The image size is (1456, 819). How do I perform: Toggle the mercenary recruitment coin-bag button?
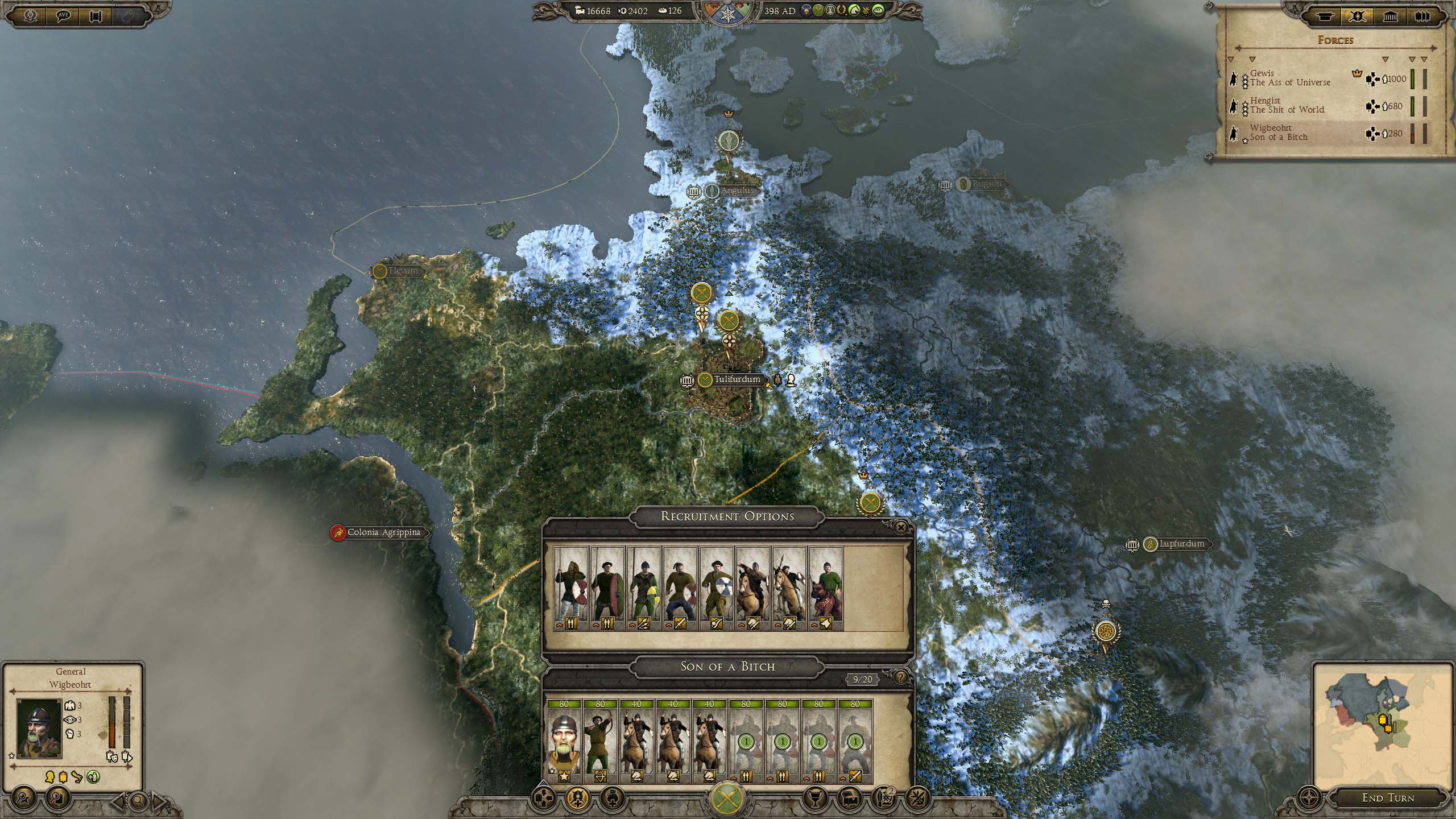(x=612, y=799)
